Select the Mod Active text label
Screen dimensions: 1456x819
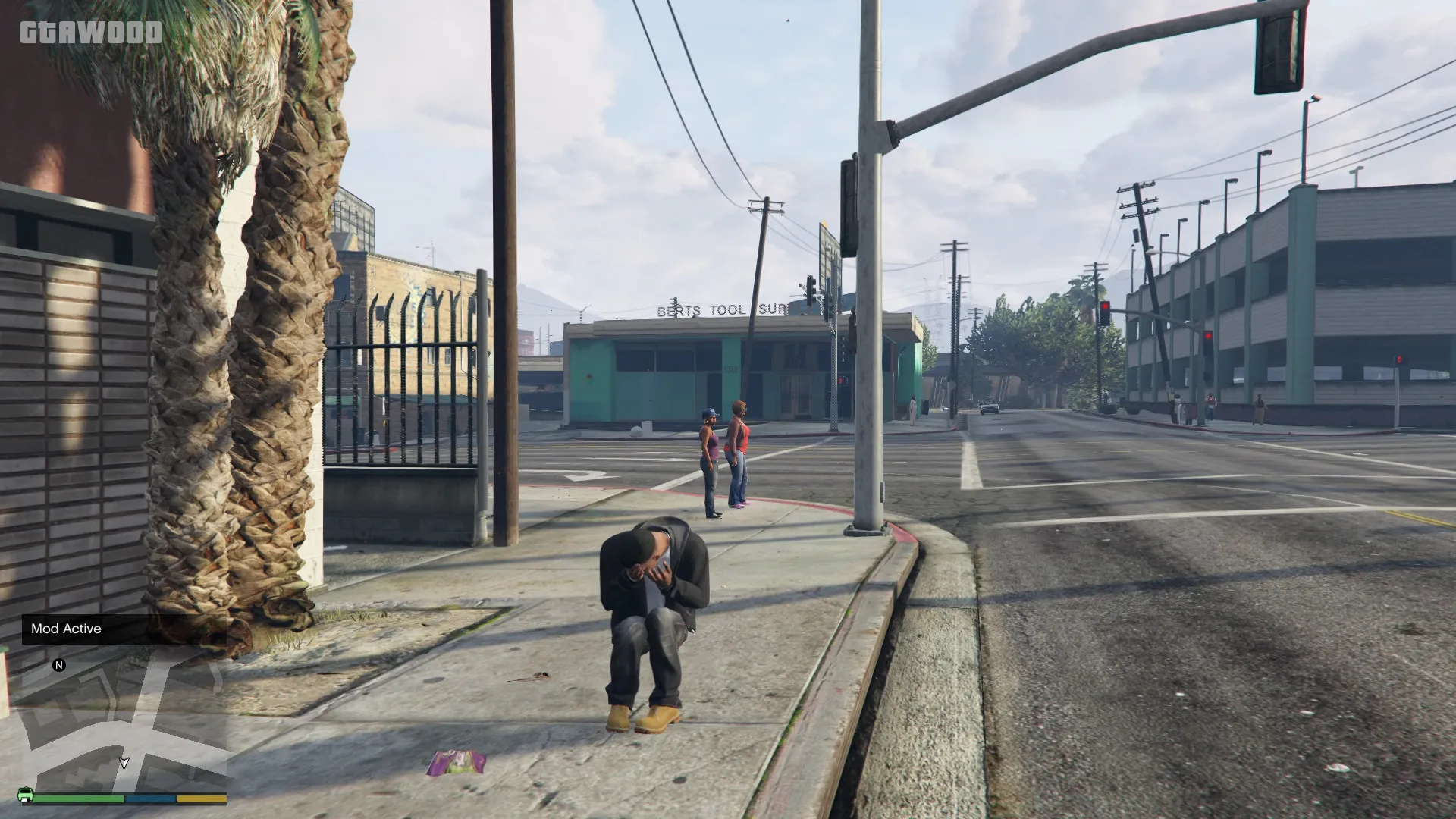[x=66, y=629]
